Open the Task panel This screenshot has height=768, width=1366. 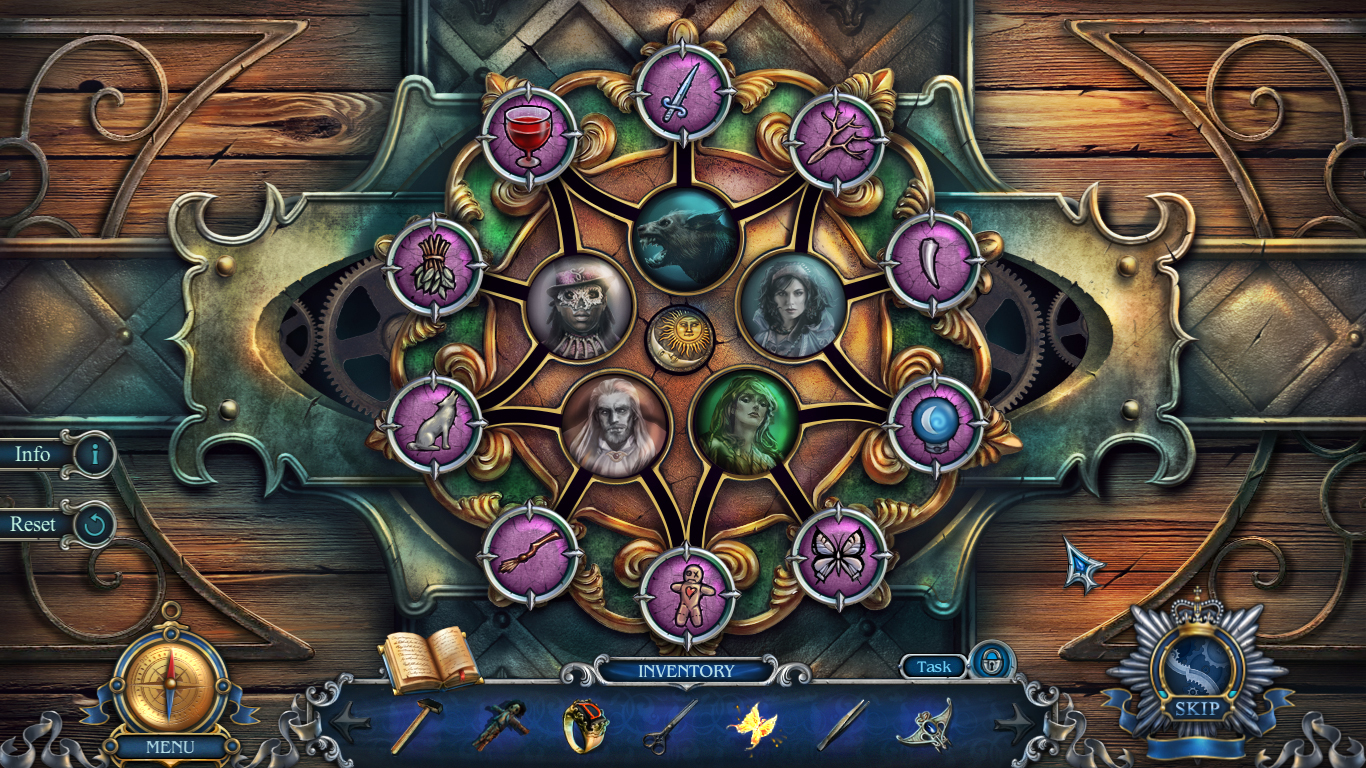coord(935,667)
